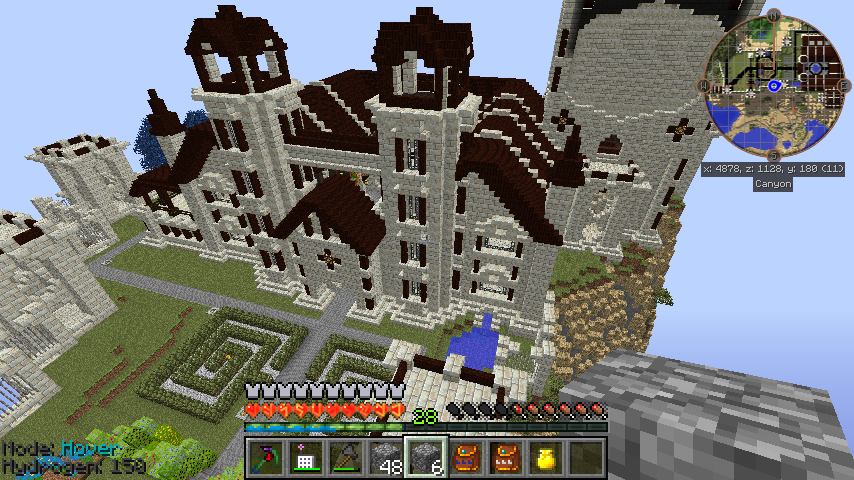Select the white grid gadget hotbar slot
Screen dimensions: 854x480
pyautogui.click(x=305, y=458)
